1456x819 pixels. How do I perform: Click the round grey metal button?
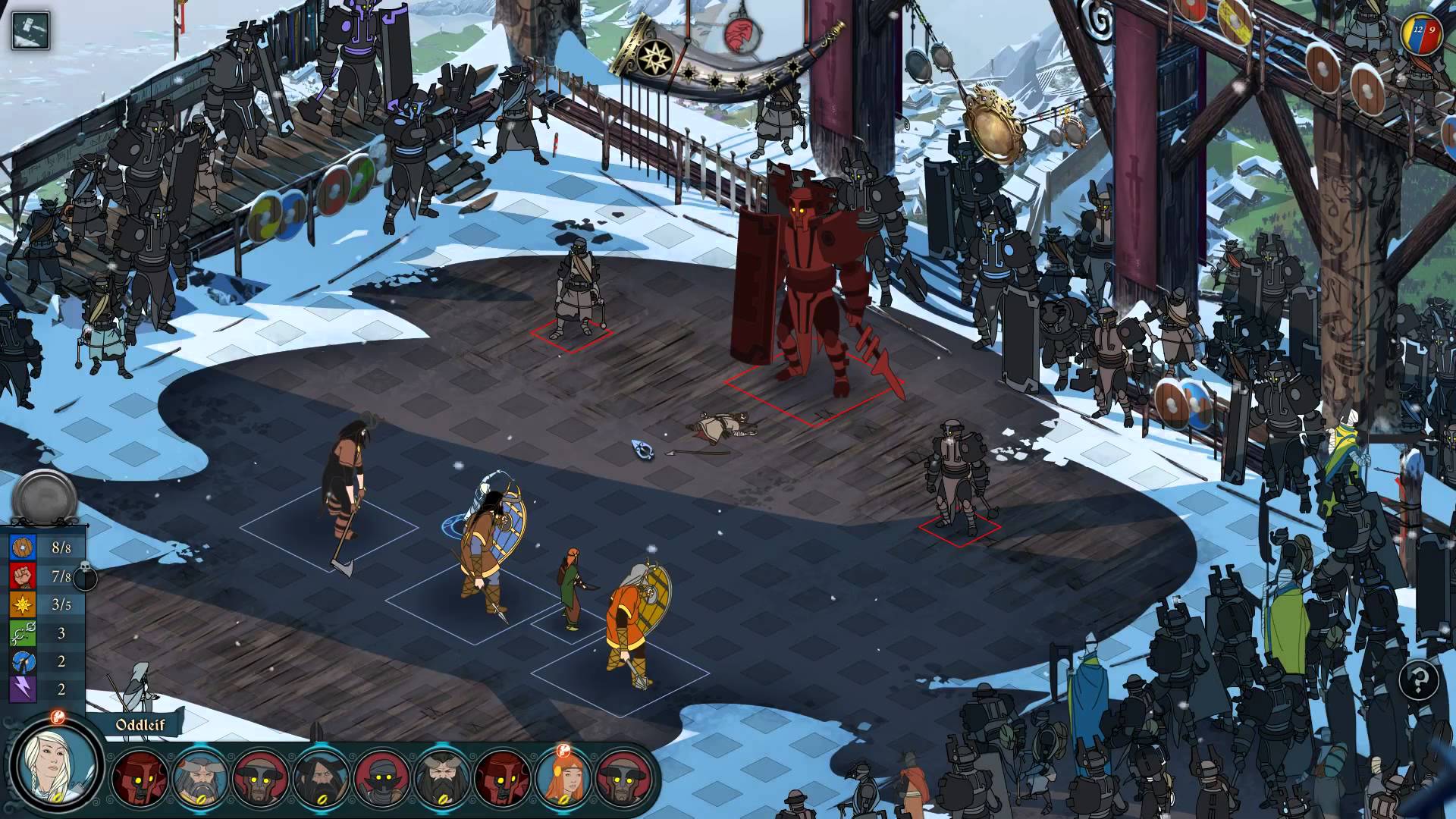(44, 498)
